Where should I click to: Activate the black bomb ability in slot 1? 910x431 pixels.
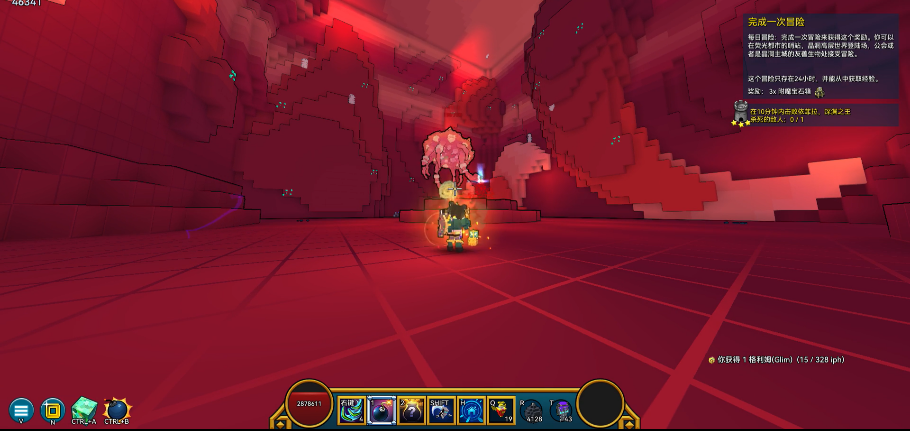tap(380, 410)
